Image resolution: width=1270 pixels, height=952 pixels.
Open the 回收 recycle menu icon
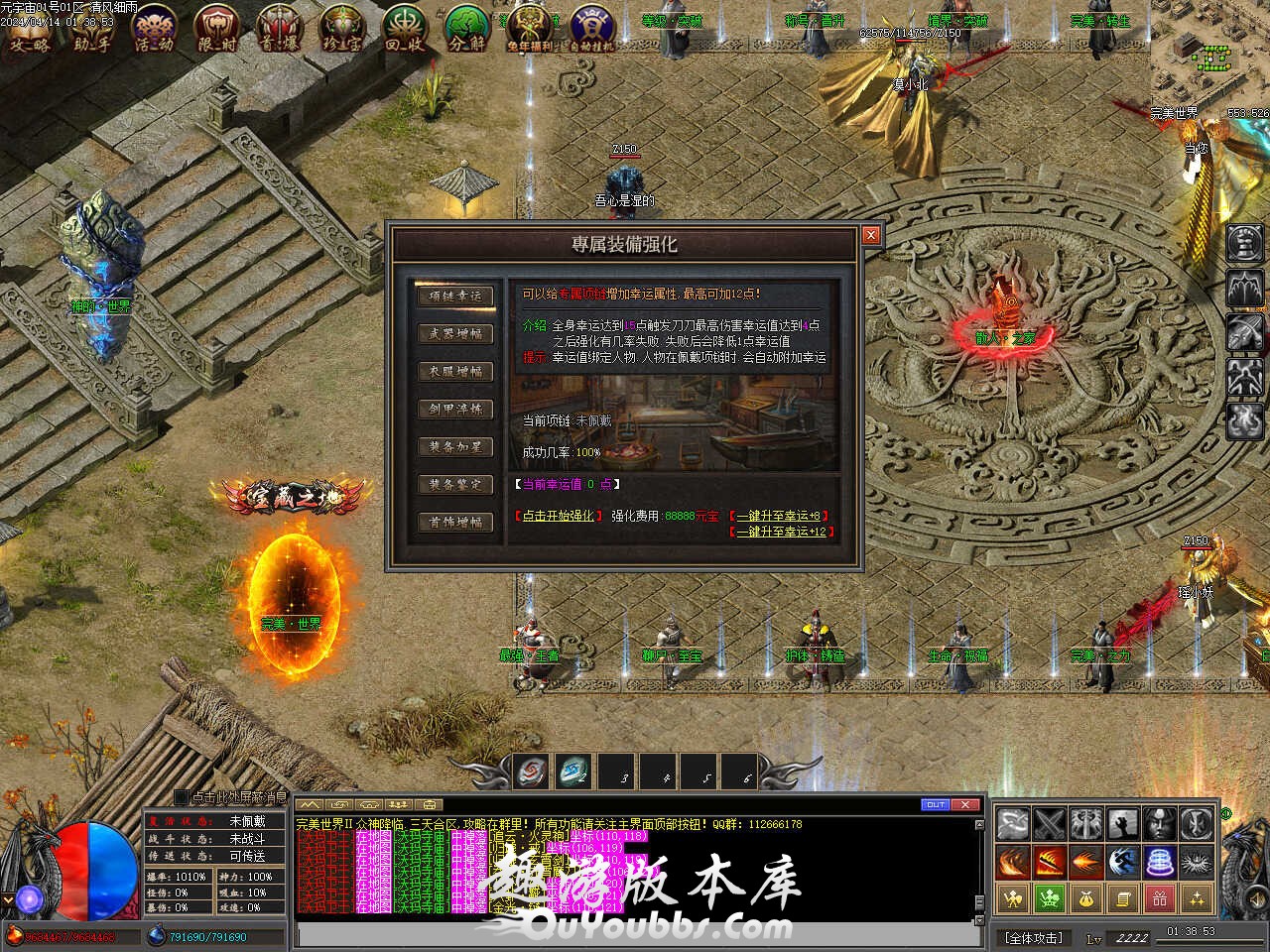404,28
